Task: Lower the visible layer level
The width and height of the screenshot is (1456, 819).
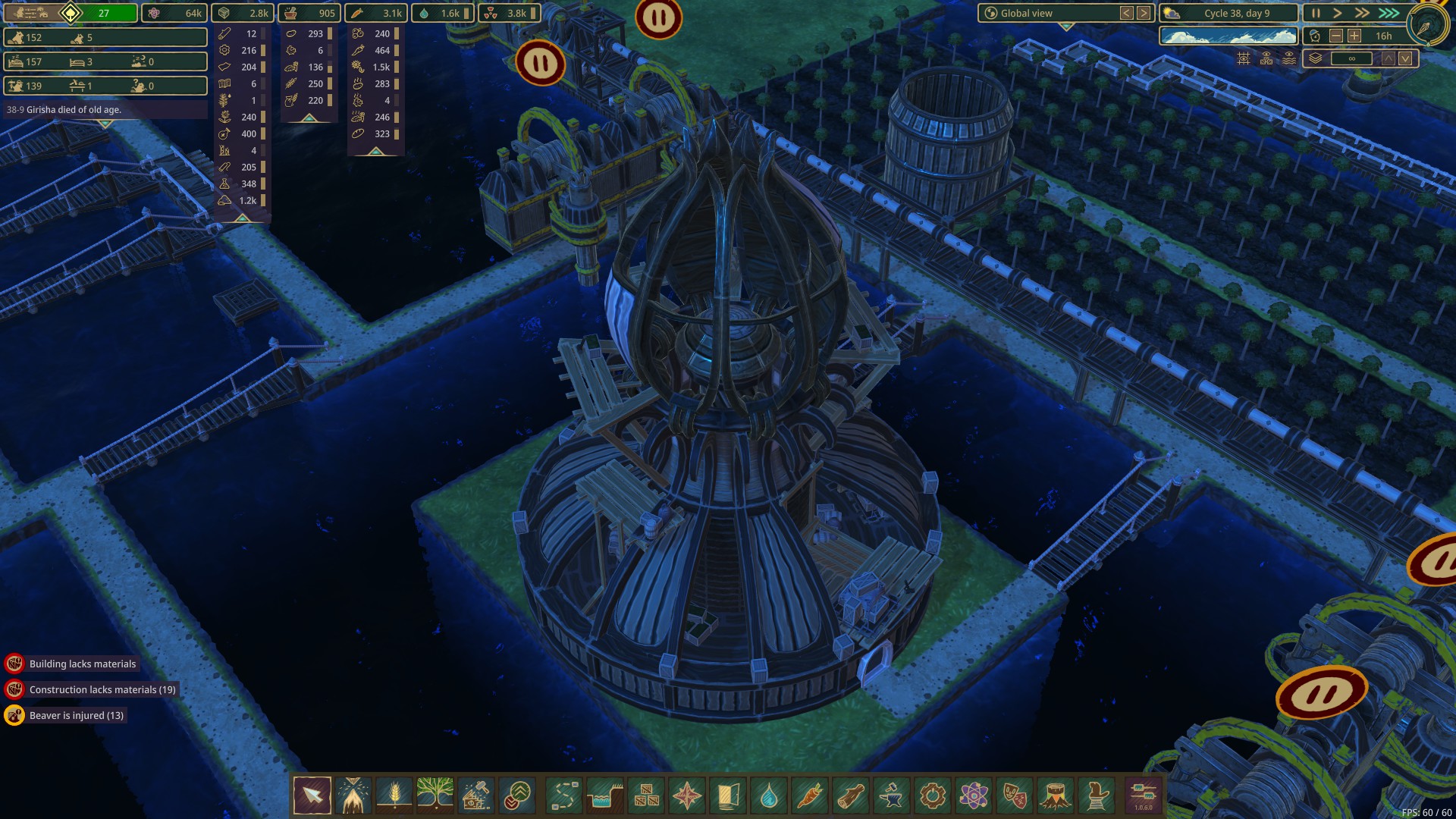Action: (x=1405, y=58)
